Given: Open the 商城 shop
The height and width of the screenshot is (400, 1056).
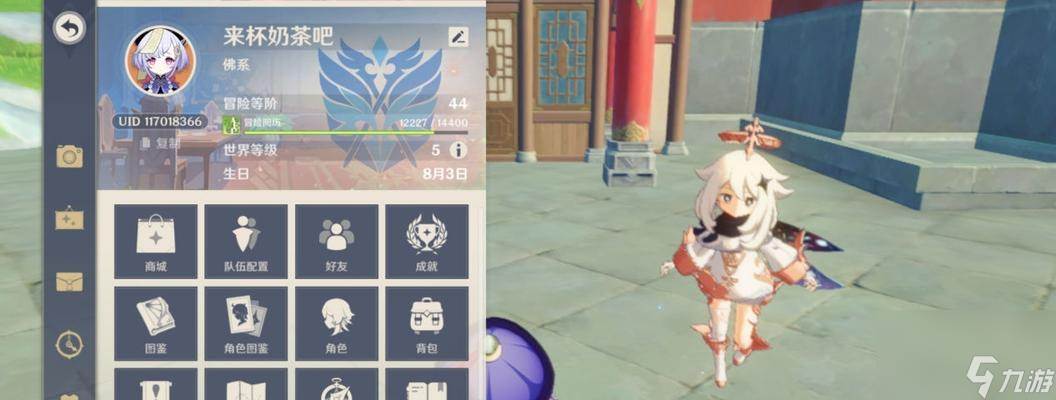Looking at the screenshot, I should [x=155, y=241].
